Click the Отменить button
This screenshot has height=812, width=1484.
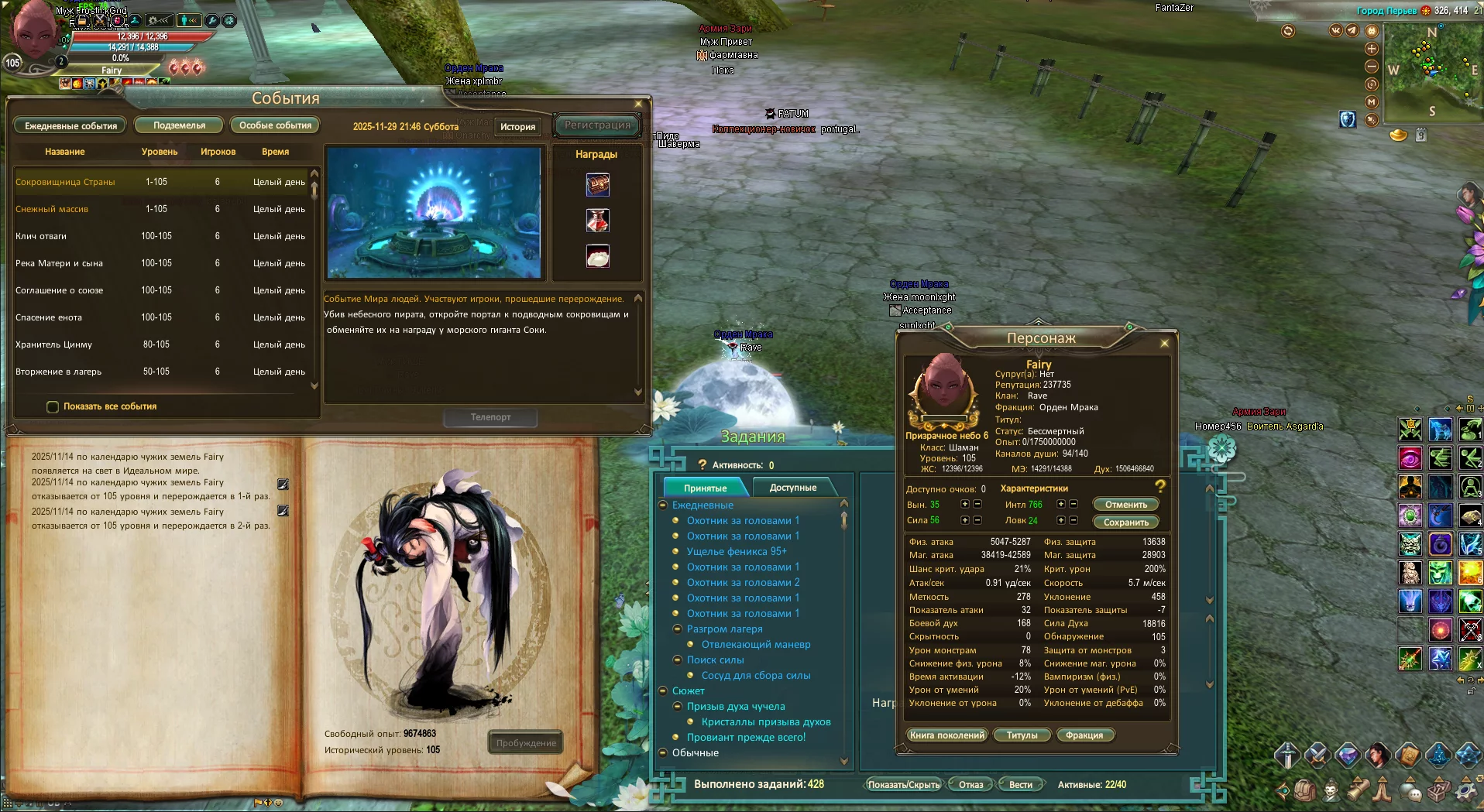coord(1125,505)
